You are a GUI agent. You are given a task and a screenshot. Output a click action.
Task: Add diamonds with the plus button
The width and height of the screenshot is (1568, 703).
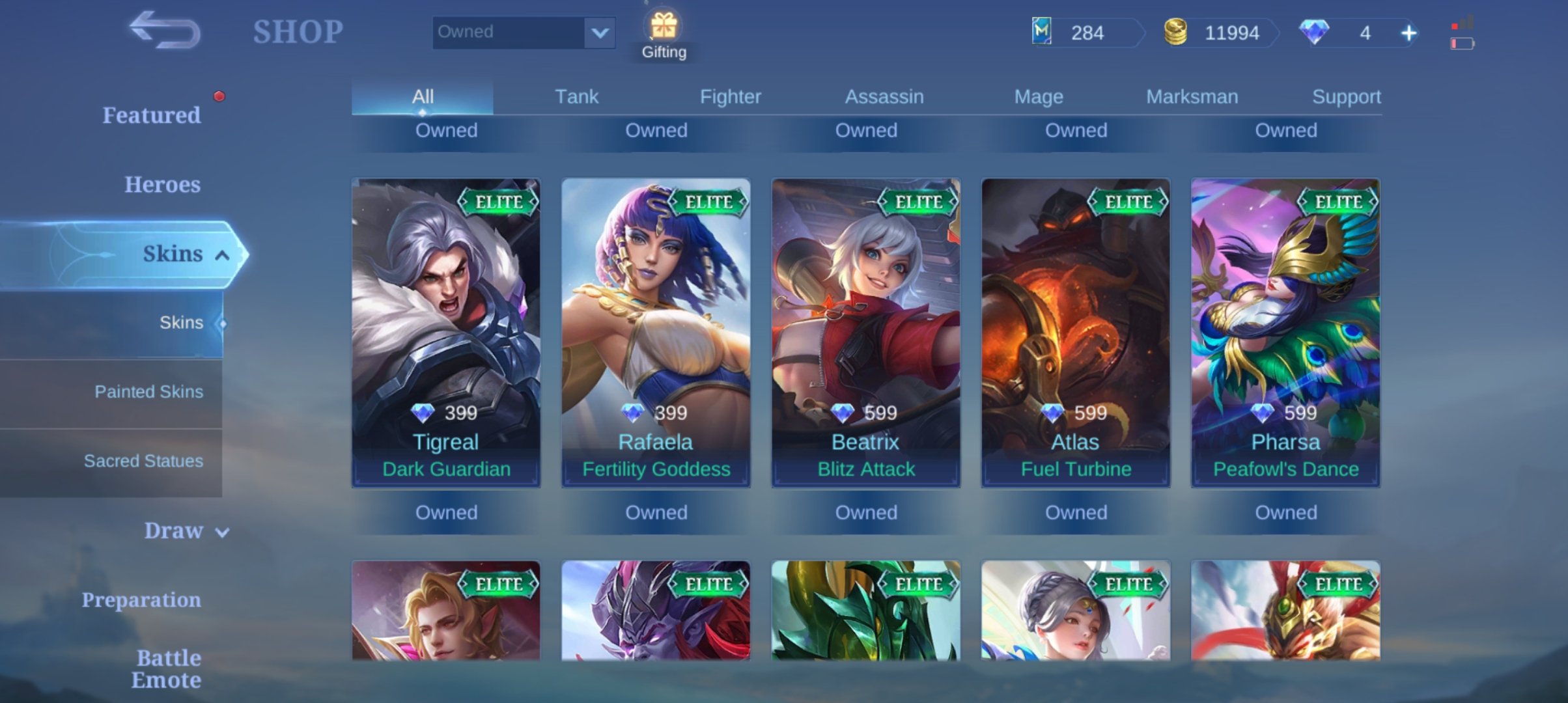click(1408, 33)
